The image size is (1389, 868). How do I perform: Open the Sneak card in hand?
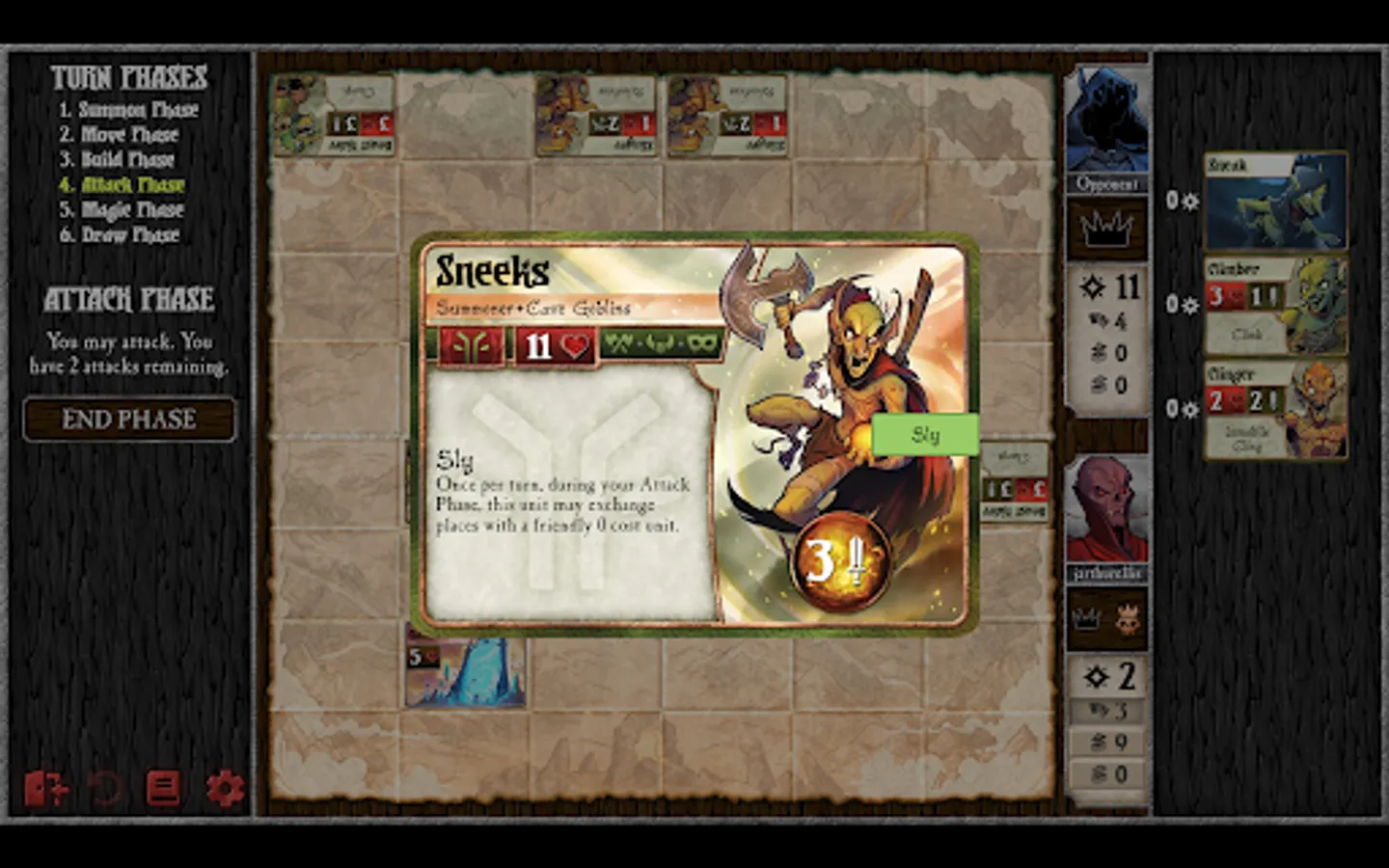1275,200
